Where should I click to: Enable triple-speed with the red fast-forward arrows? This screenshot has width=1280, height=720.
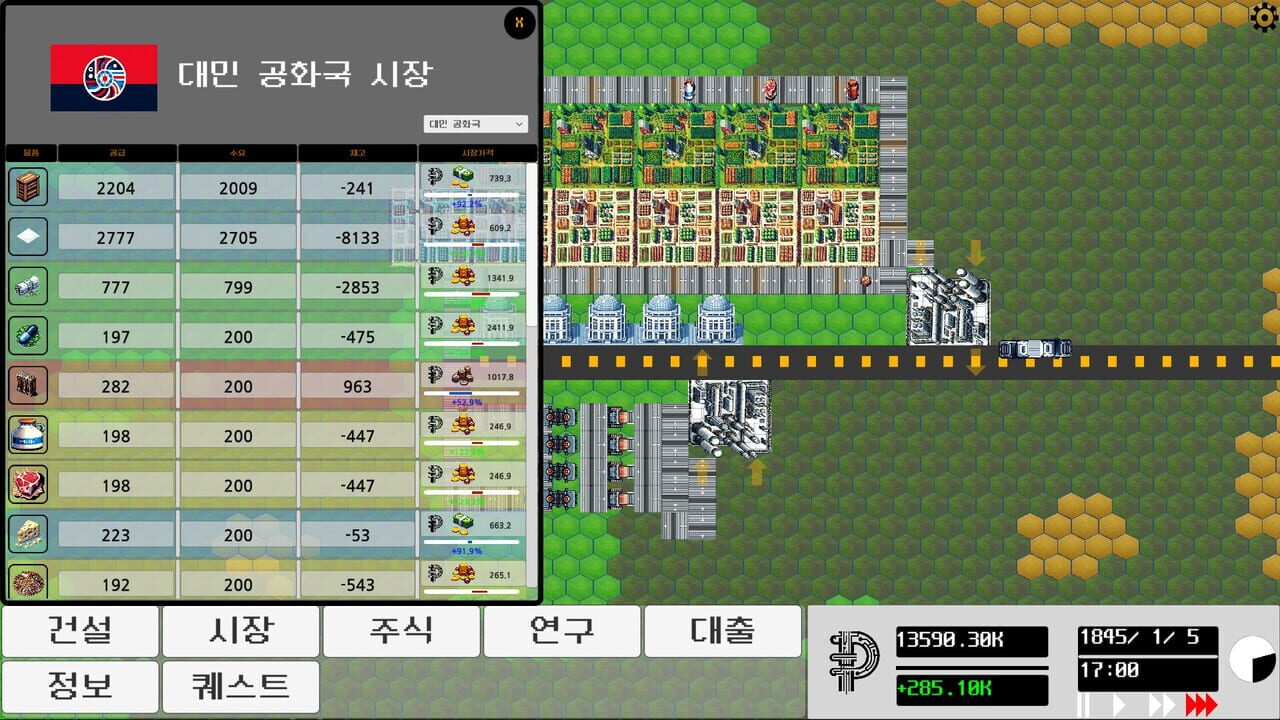(1200, 703)
